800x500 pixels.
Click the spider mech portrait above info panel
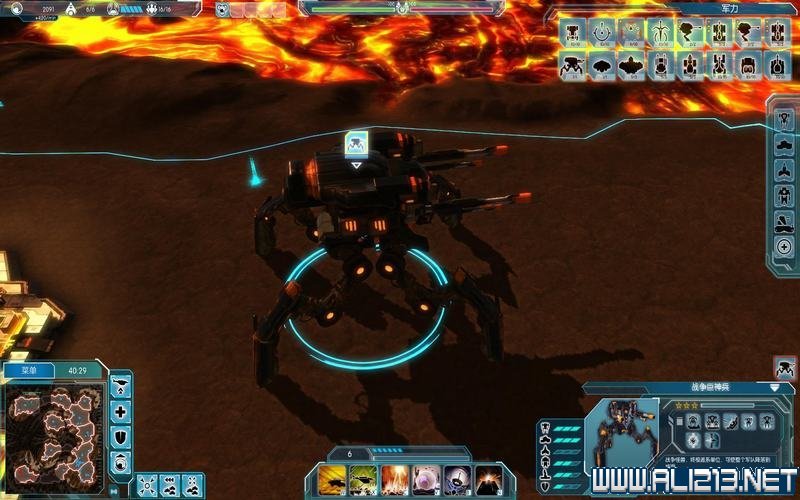coord(785,367)
